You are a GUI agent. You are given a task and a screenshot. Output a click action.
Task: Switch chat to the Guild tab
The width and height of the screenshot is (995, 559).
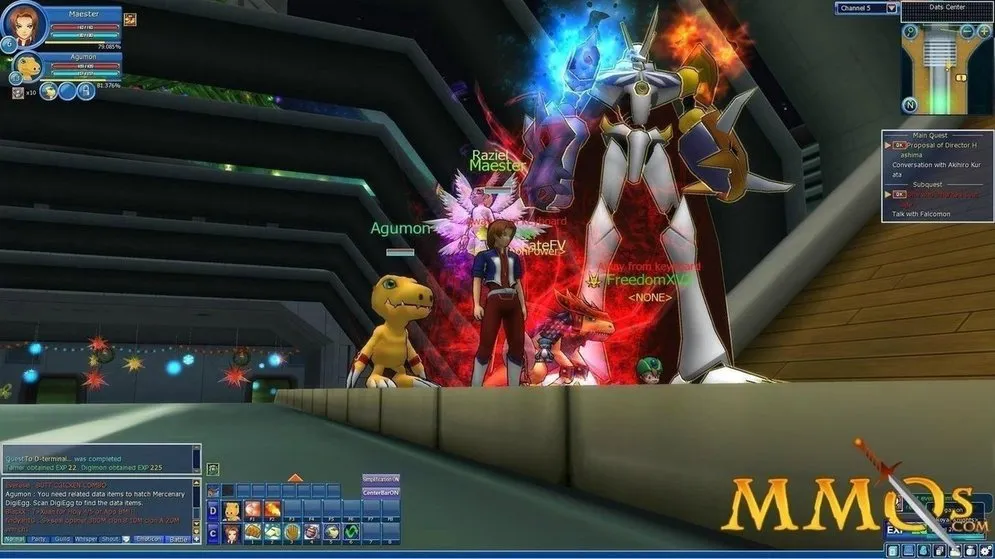63,538
